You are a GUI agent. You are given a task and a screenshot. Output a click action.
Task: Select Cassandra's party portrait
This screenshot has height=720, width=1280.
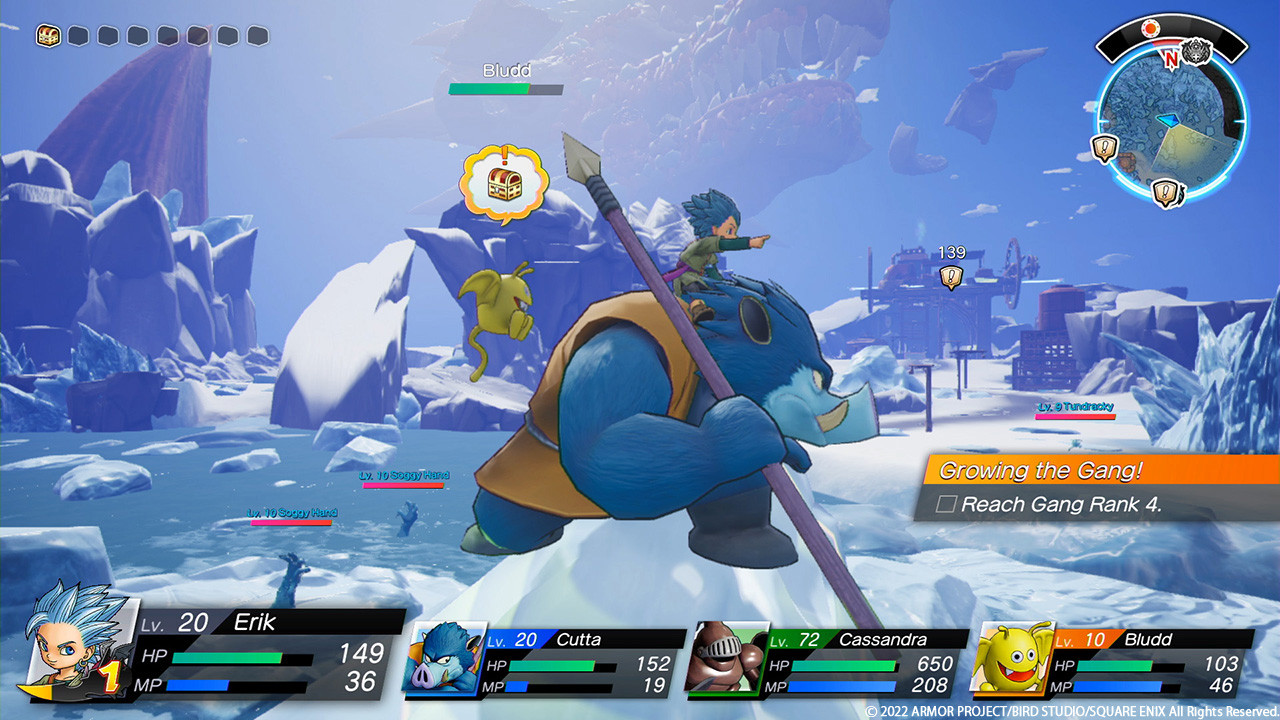[727, 658]
